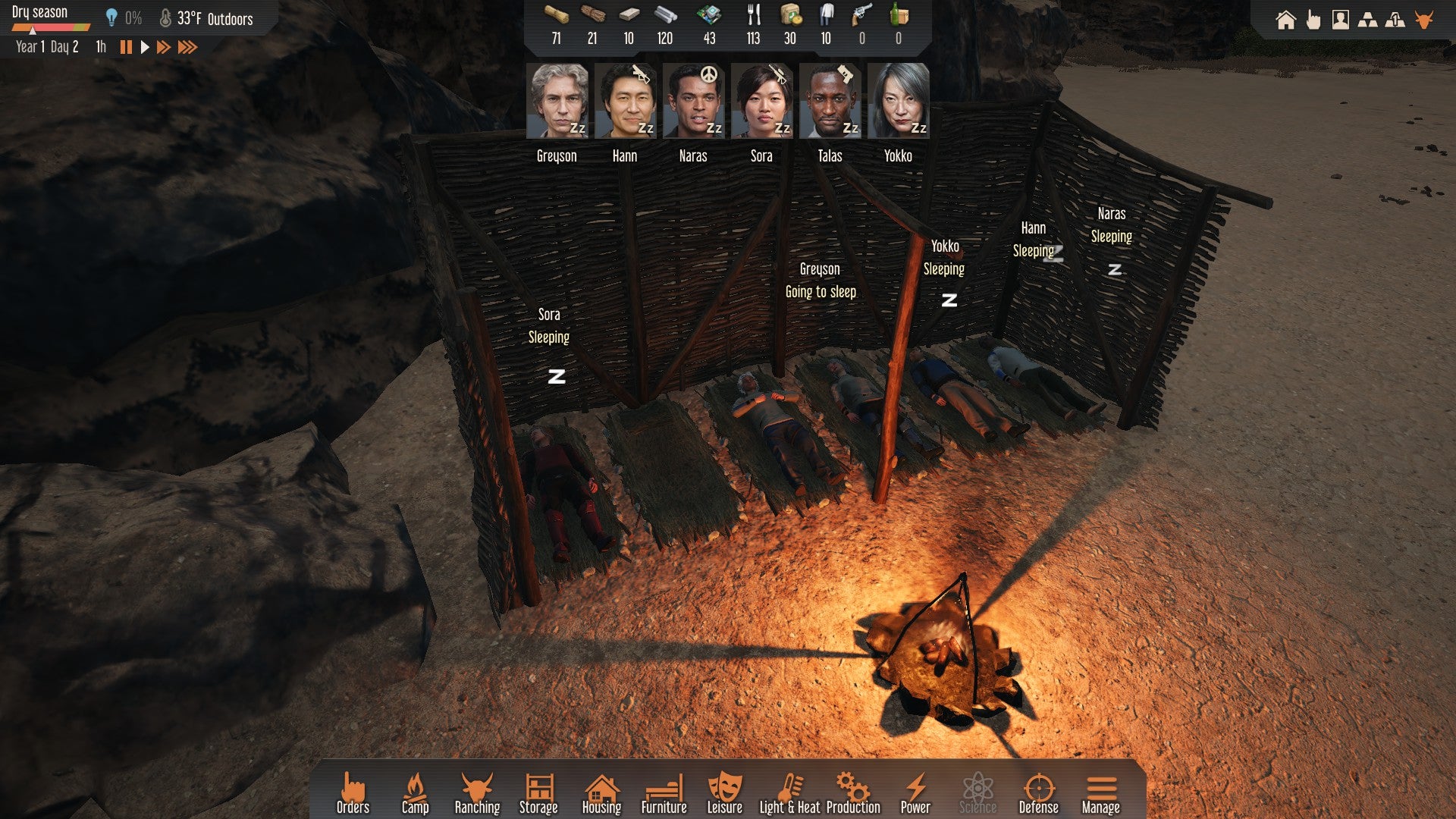Open the Light & Heat menu

(x=789, y=793)
